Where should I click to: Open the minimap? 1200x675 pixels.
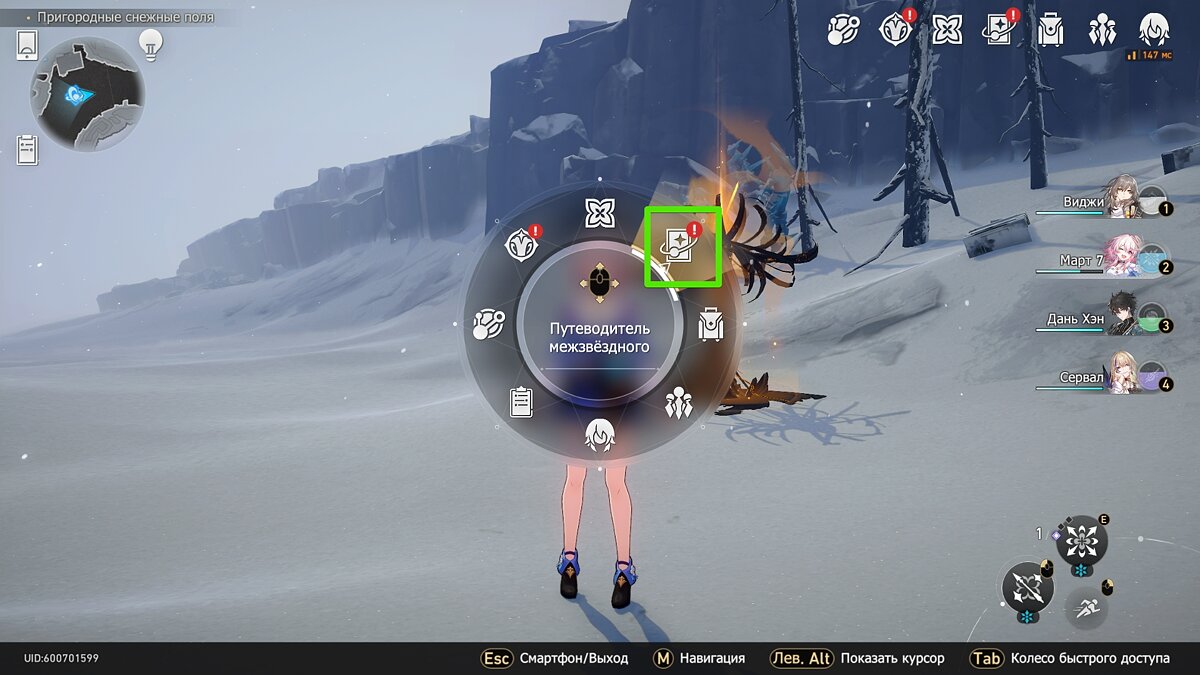point(87,94)
